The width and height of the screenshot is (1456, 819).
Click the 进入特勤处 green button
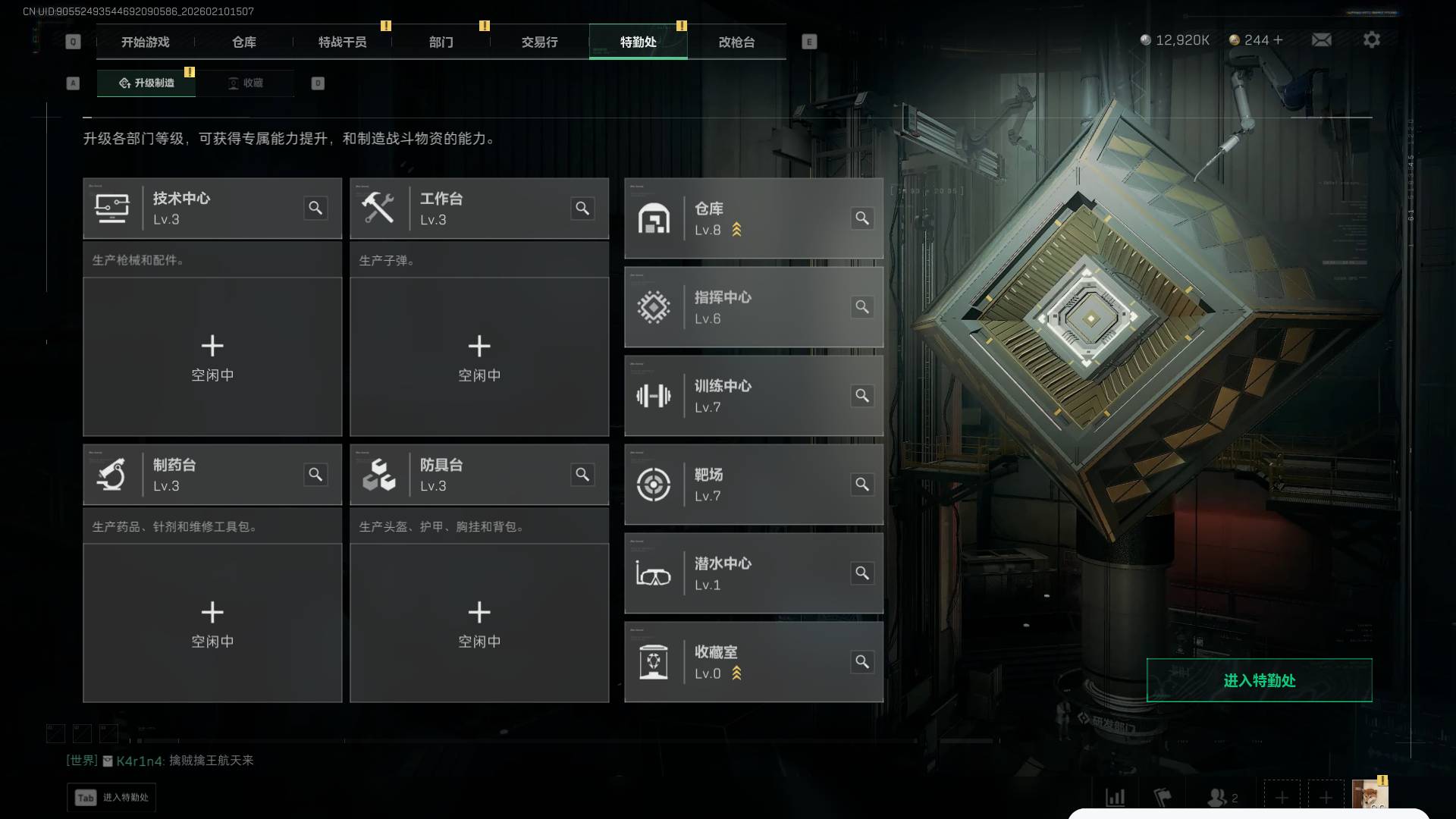click(1259, 680)
